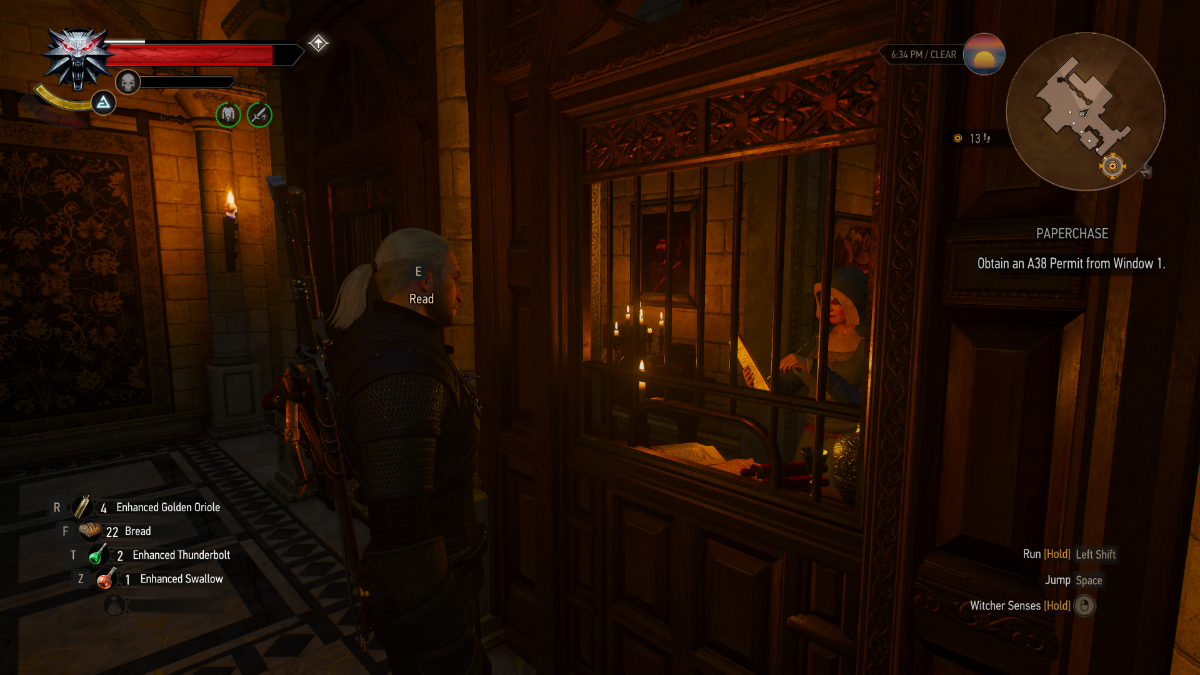Open the circular minimap
This screenshot has height=675, width=1200.
coord(1085,110)
